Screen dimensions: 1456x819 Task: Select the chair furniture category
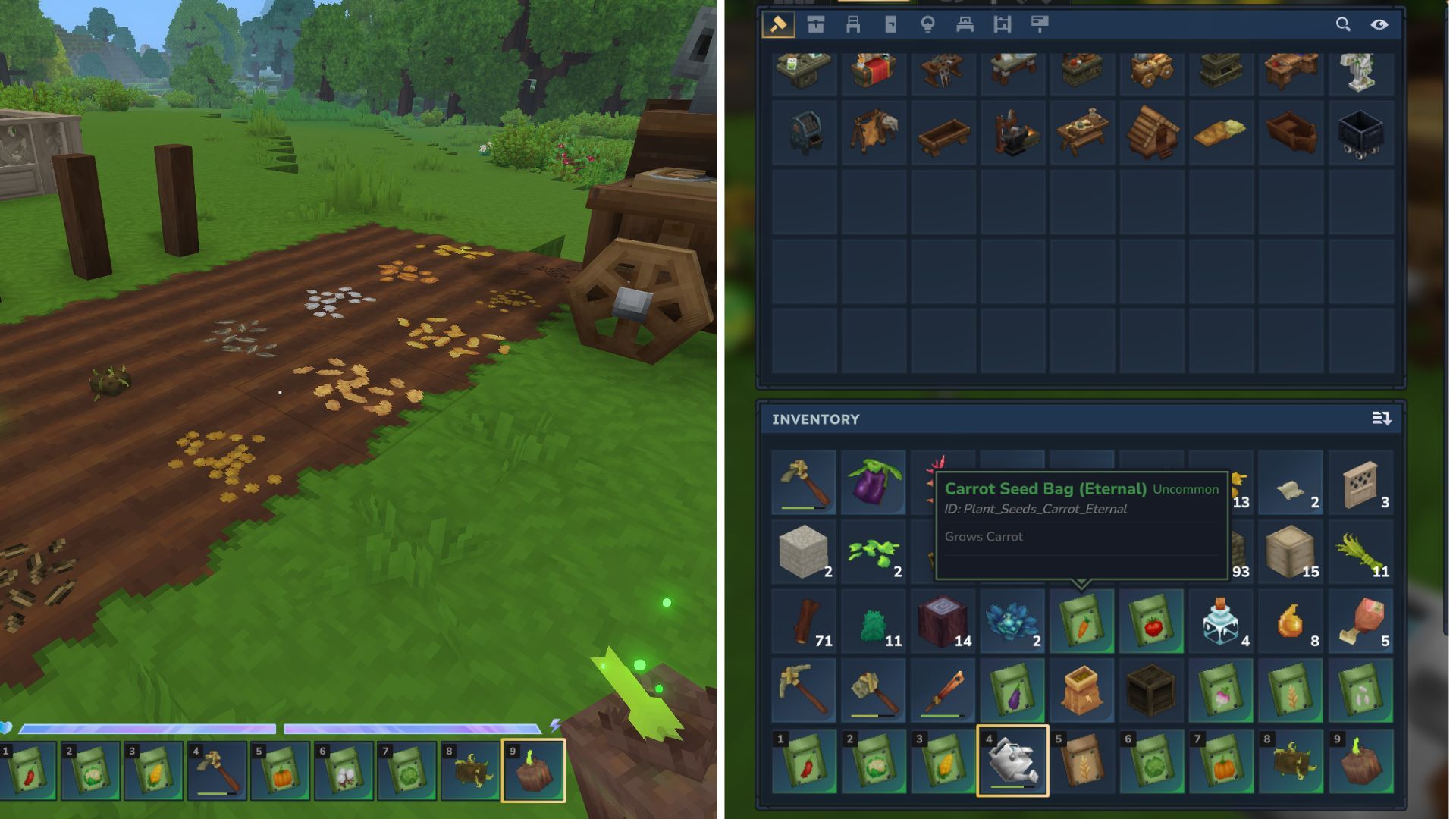click(x=853, y=24)
